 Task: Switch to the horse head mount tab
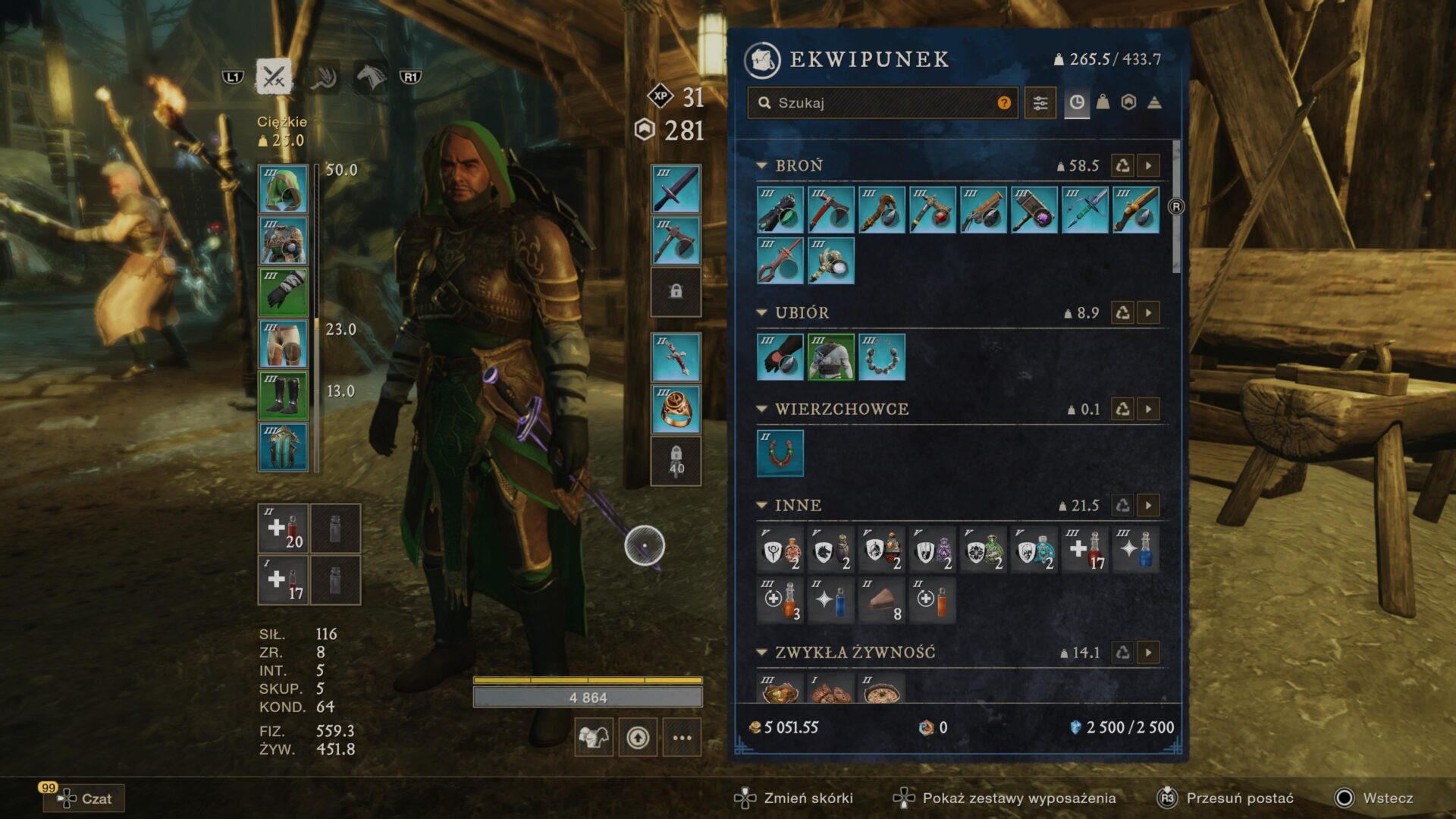pyautogui.click(x=371, y=77)
